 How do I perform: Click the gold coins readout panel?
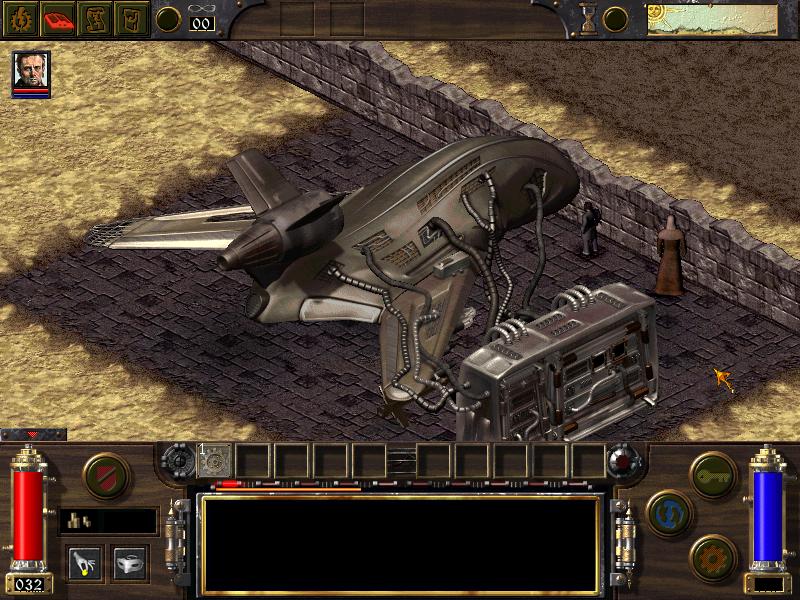pyautogui.click(x=108, y=521)
